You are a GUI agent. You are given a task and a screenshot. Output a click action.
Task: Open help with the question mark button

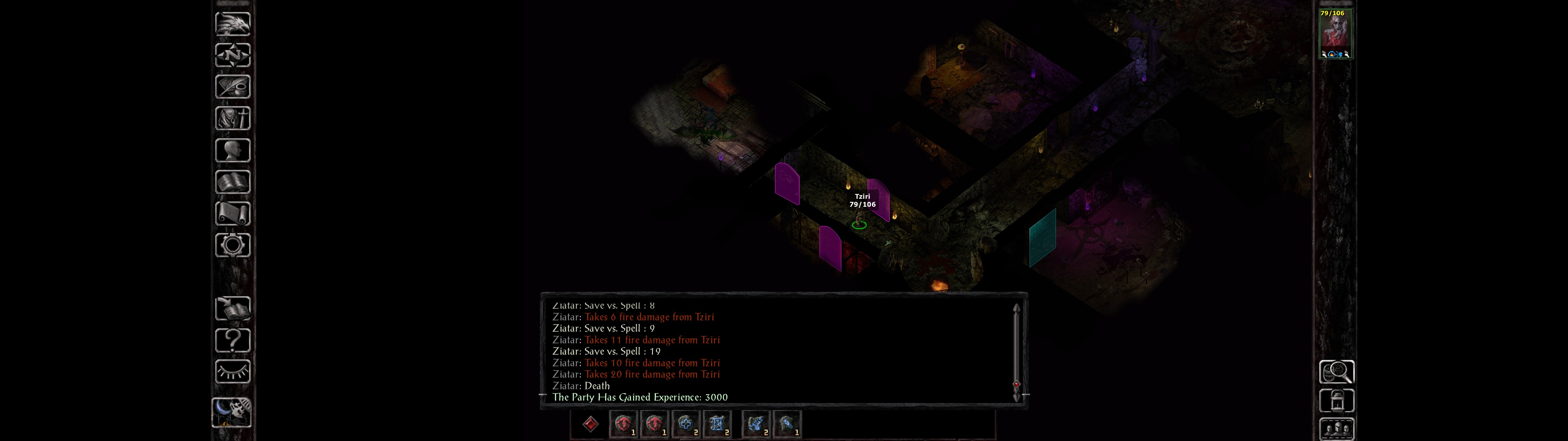[232, 340]
